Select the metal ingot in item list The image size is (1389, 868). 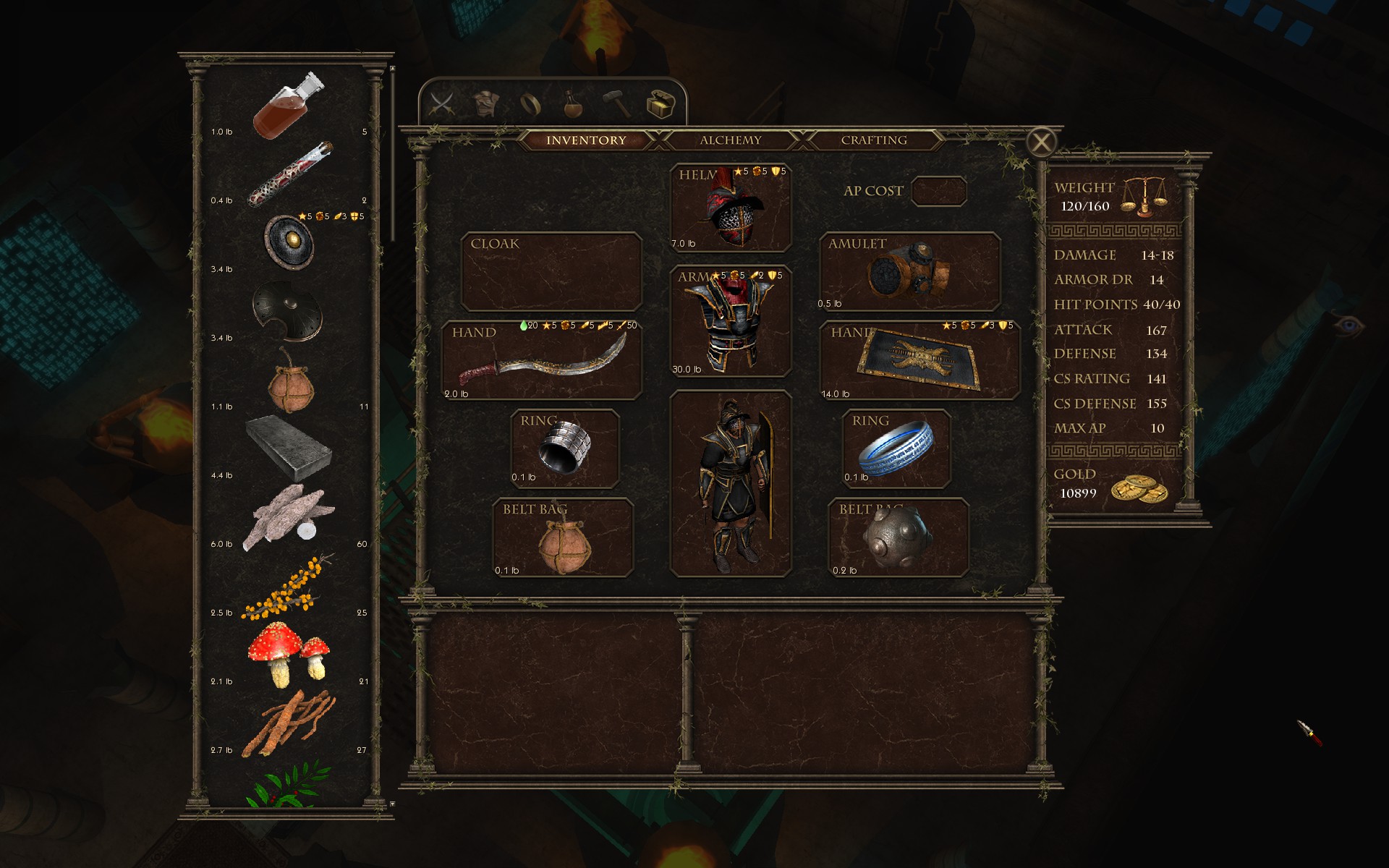[289, 448]
